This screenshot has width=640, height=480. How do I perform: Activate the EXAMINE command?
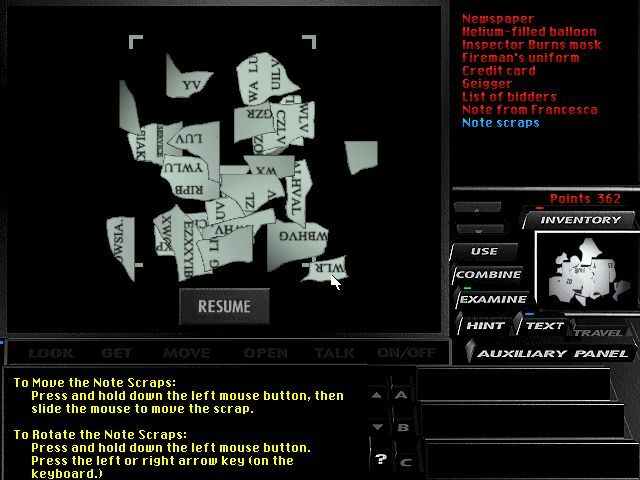point(491,299)
